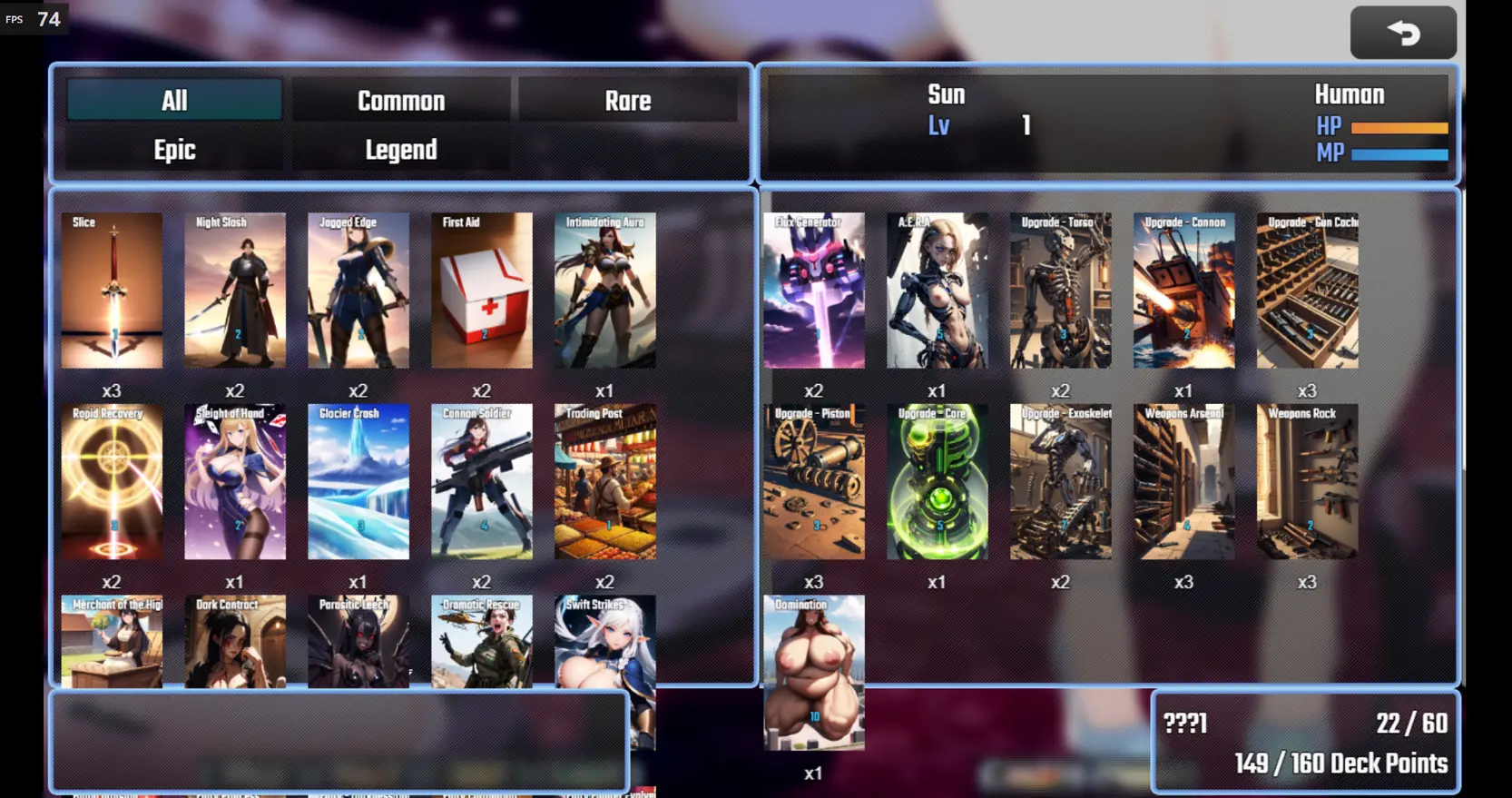
Task: Pick the First Aid card
Action: click(x=482, y=291)
